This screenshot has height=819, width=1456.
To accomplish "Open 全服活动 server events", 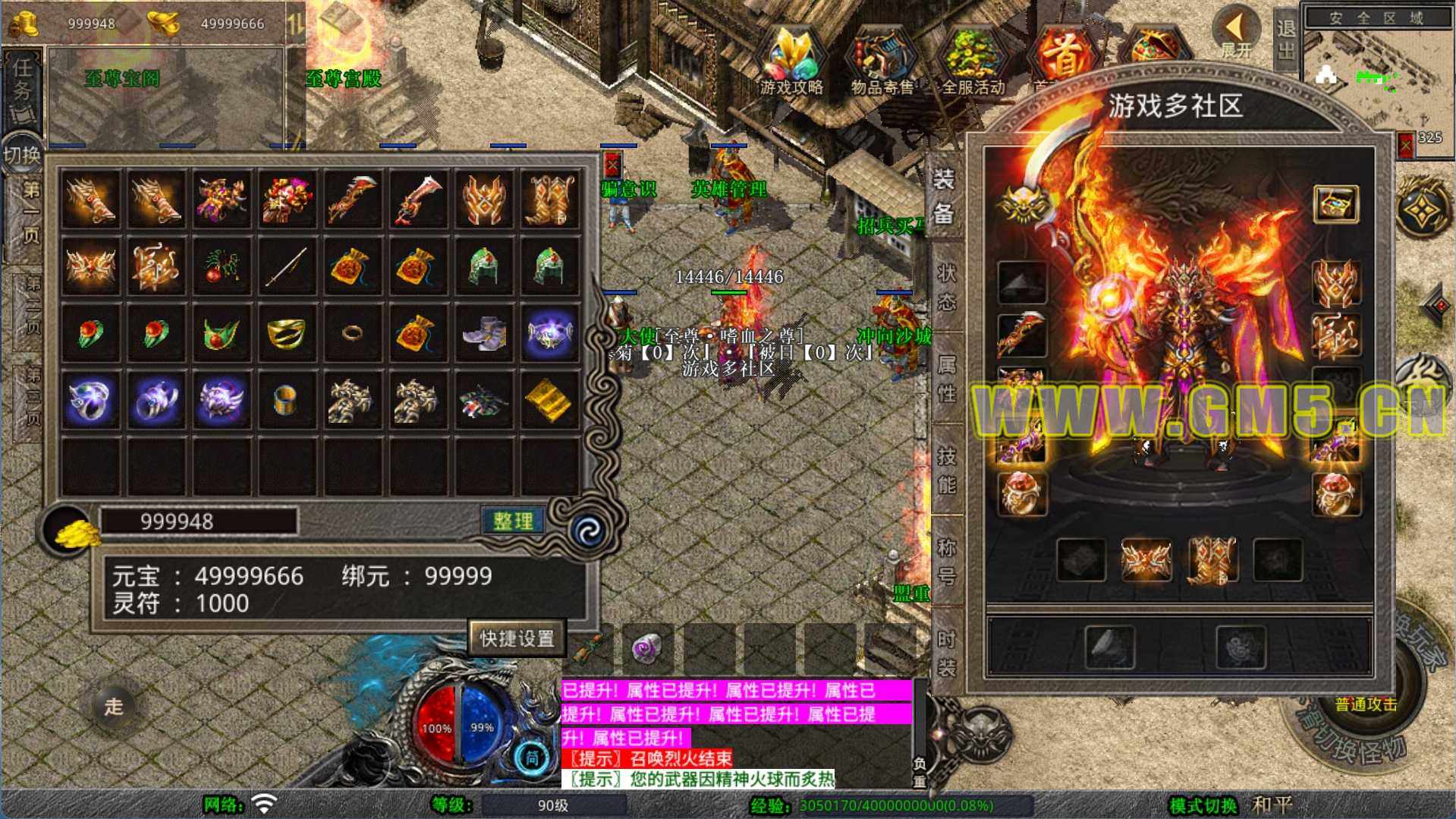I will pos(973,62).
